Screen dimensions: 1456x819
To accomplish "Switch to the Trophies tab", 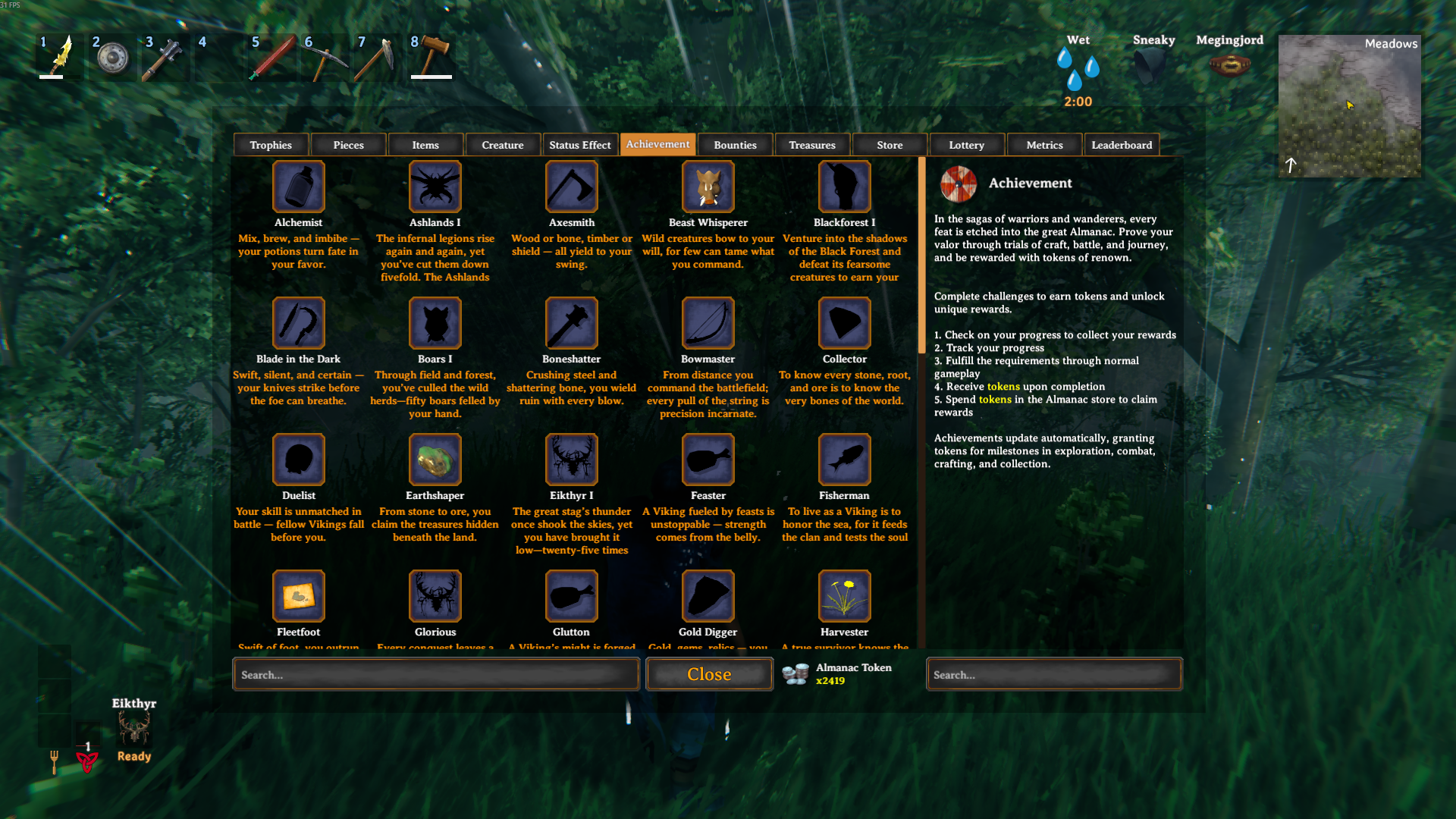I will pyautogui.click(x=270, y=144).
